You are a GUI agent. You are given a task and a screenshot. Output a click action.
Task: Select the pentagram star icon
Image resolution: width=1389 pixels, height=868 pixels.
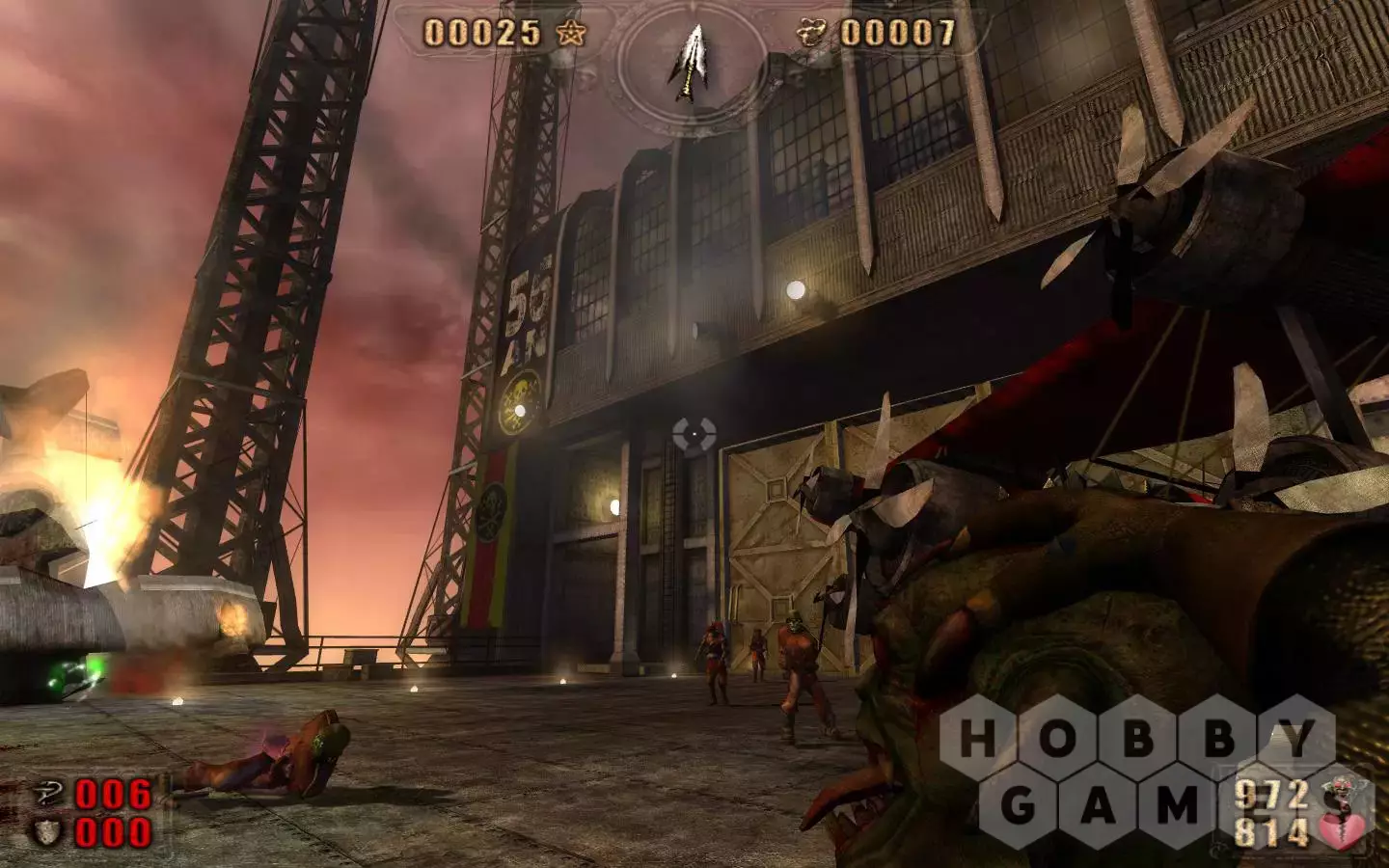(572, 34)
